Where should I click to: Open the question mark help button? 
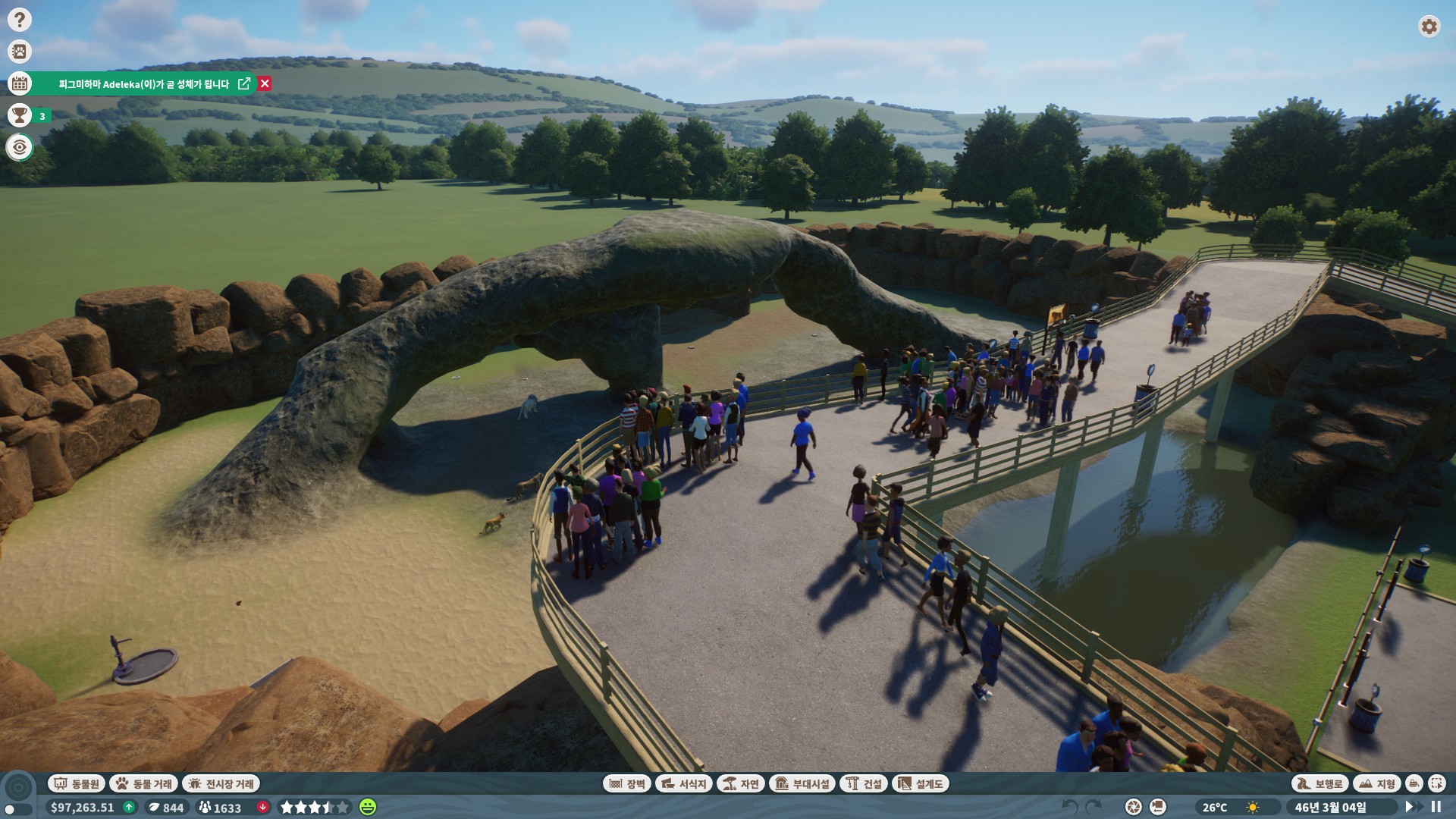click(x=20, y=20)
